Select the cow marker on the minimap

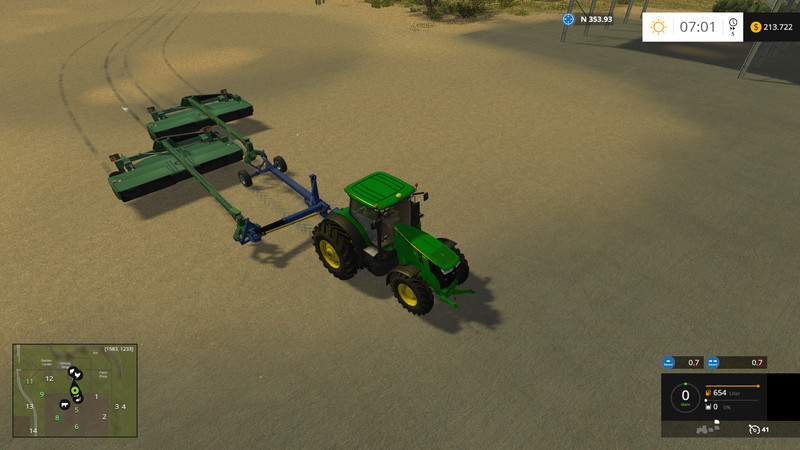tap(65, 405)
